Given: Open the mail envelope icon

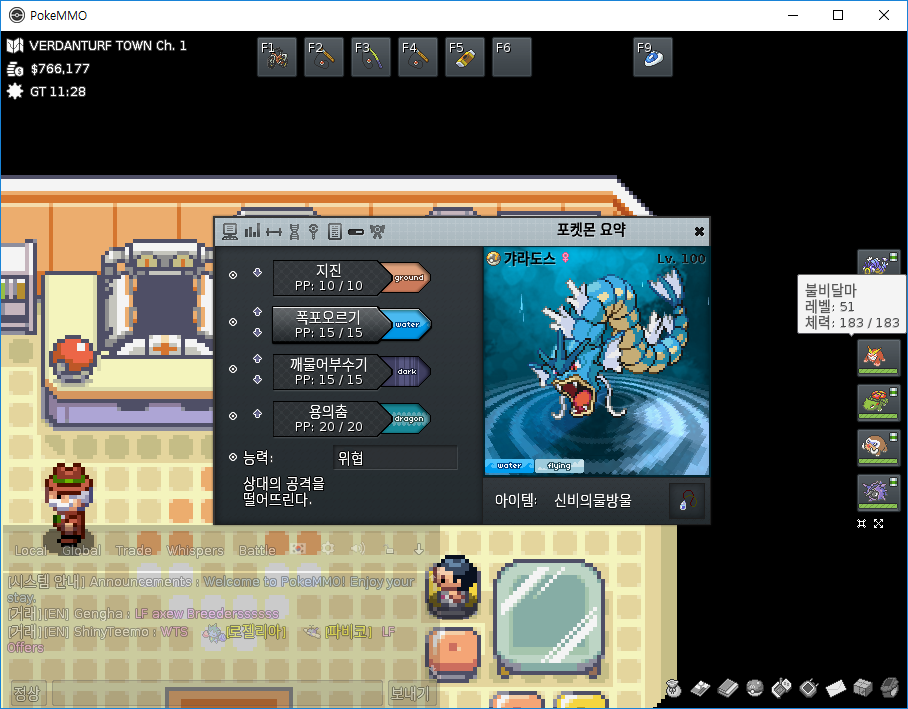Looking at the screenshot, I should coord(836,688).
